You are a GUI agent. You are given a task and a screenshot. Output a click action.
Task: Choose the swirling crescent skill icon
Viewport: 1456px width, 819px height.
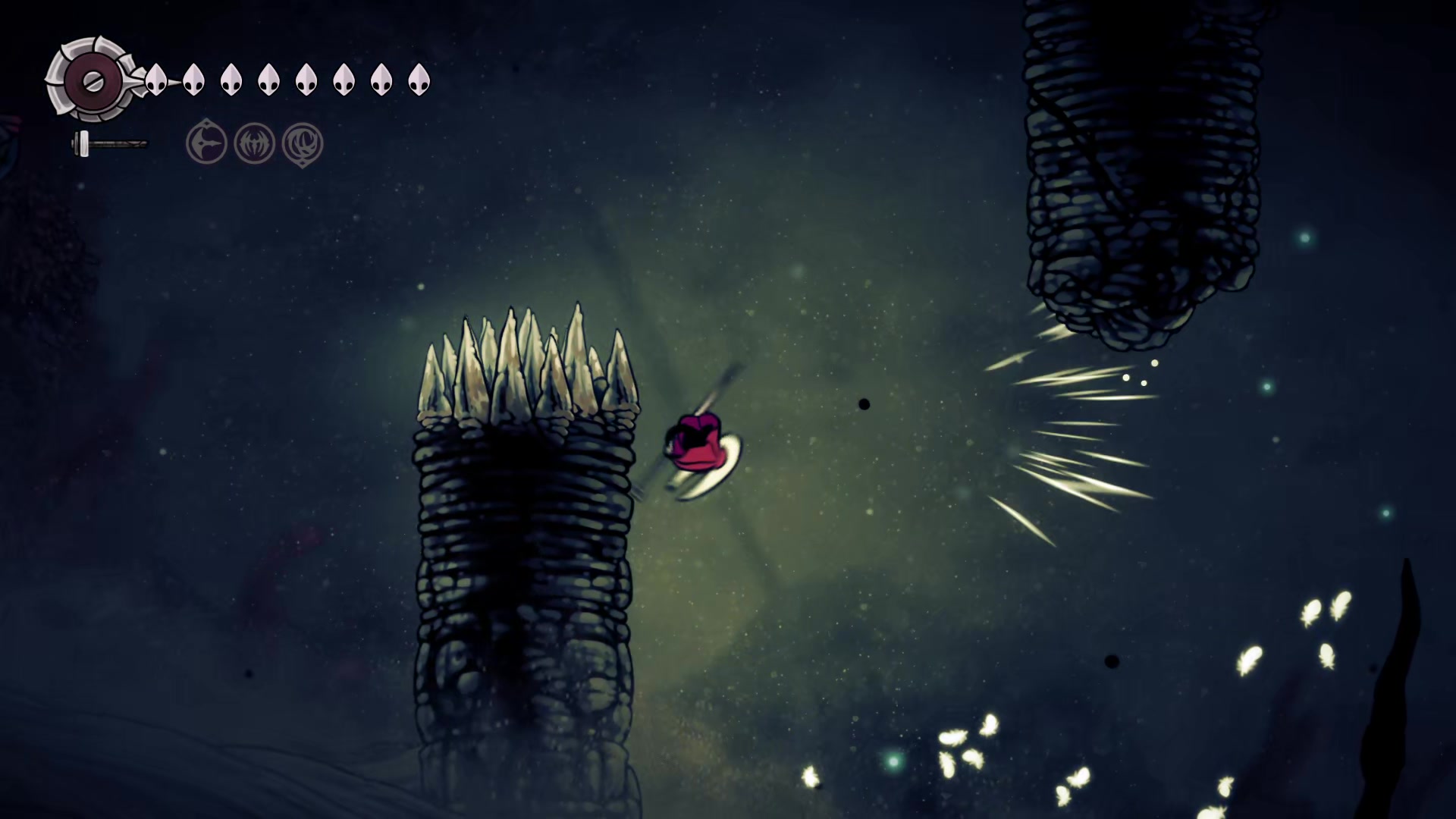(x=303, y=143)
